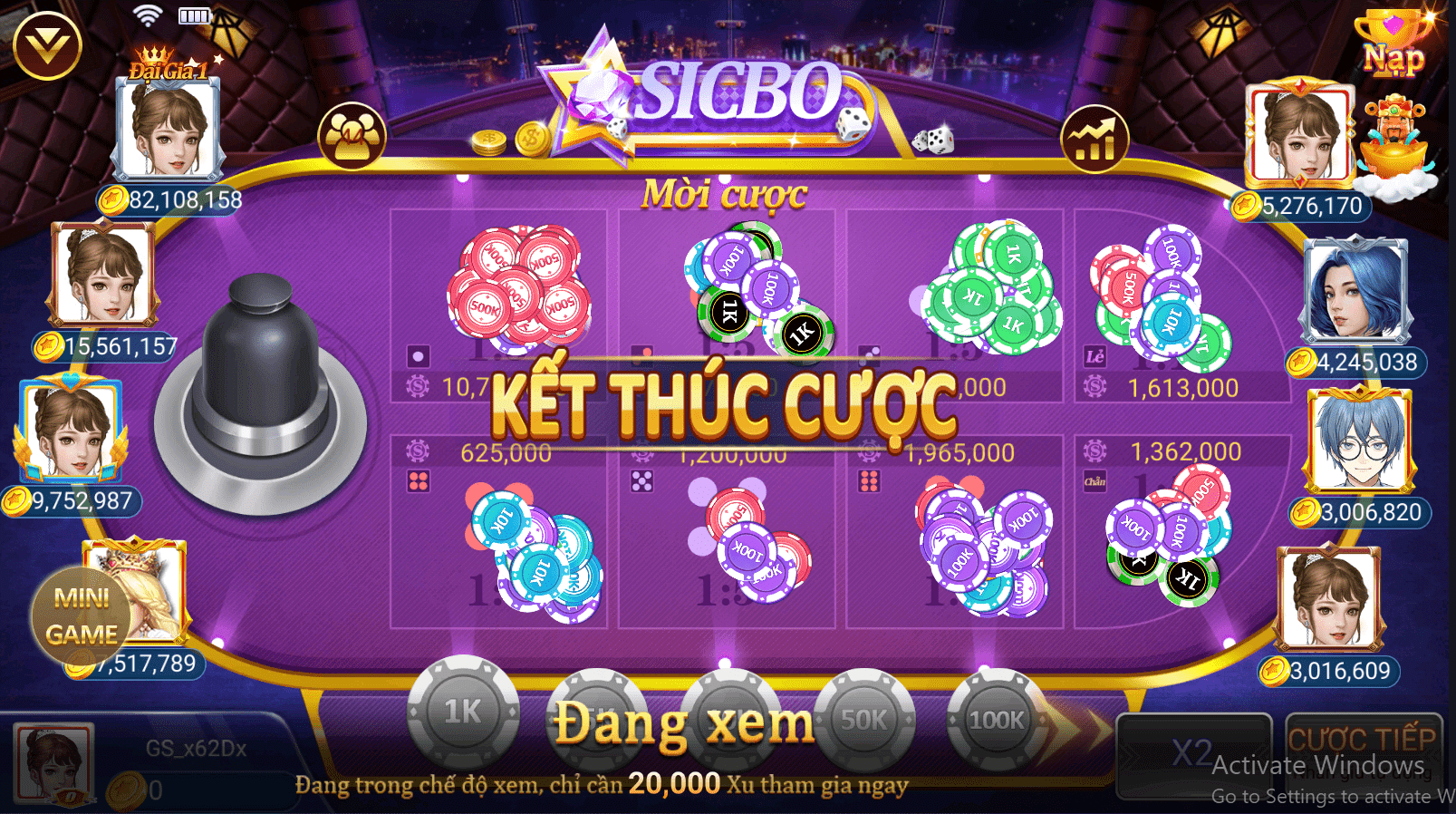Screen dimensions: 1456x814
Task: Select the 50K betting chip
Action: click(864, 717)
